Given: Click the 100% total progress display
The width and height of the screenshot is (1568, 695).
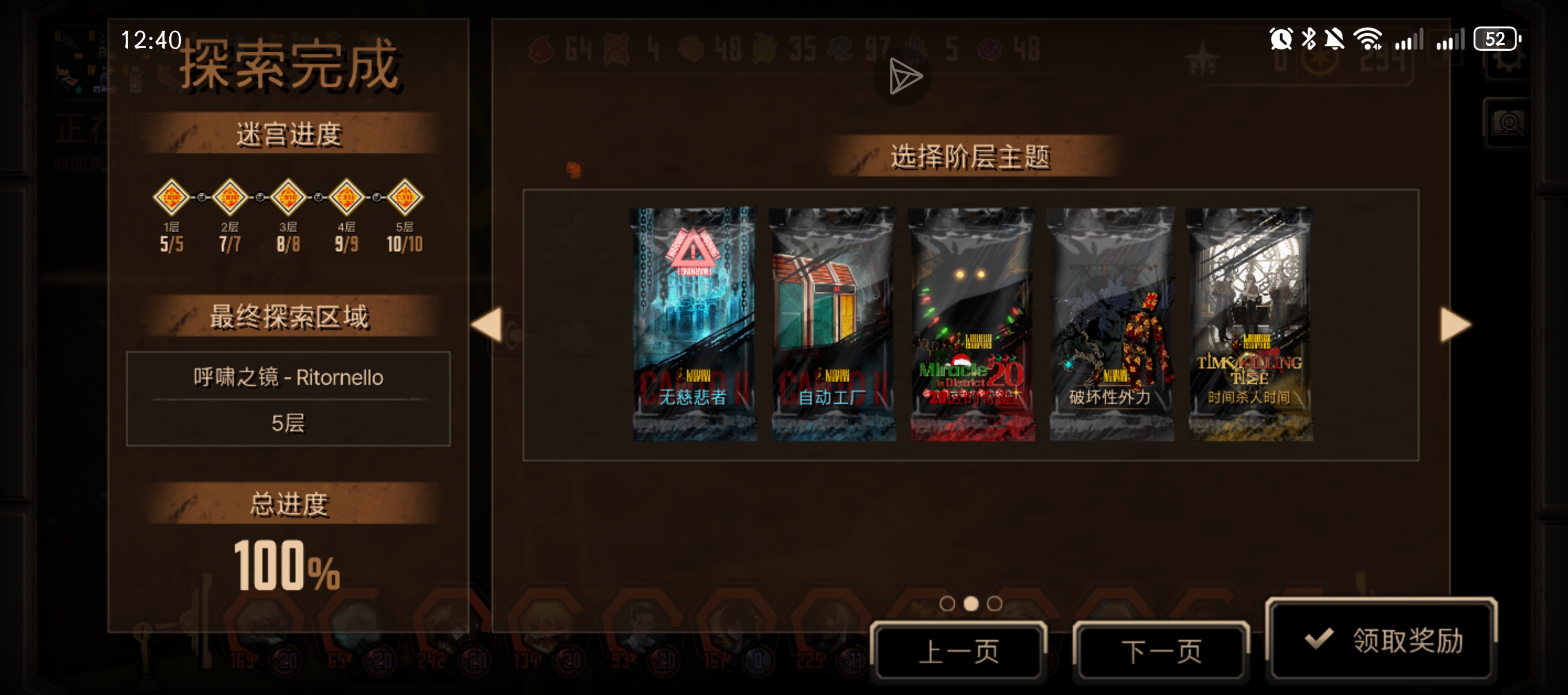Looking at the screenshot, I should click(287, 565).
